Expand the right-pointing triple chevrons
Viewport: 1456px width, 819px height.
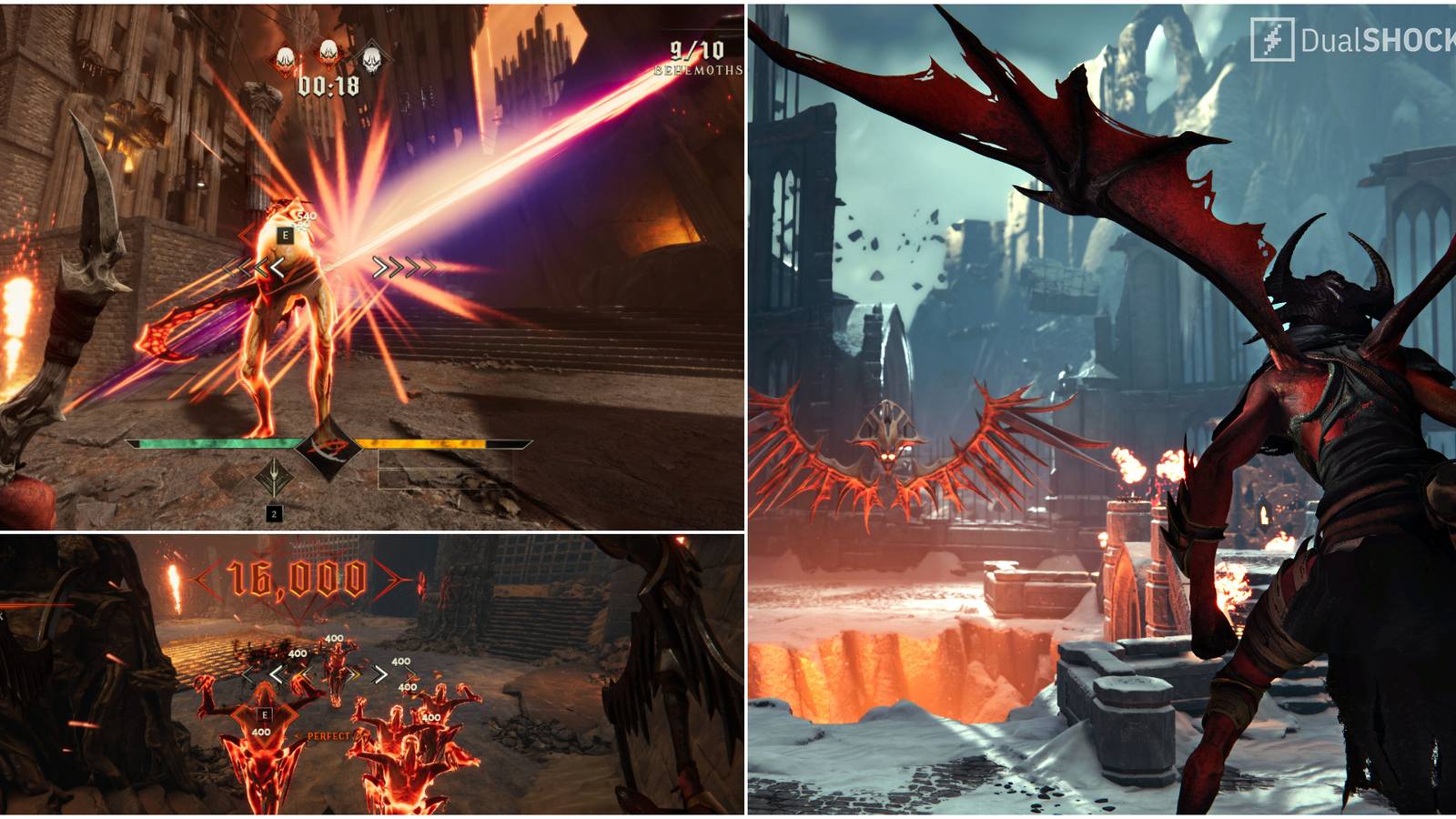(x=403, y=266)
